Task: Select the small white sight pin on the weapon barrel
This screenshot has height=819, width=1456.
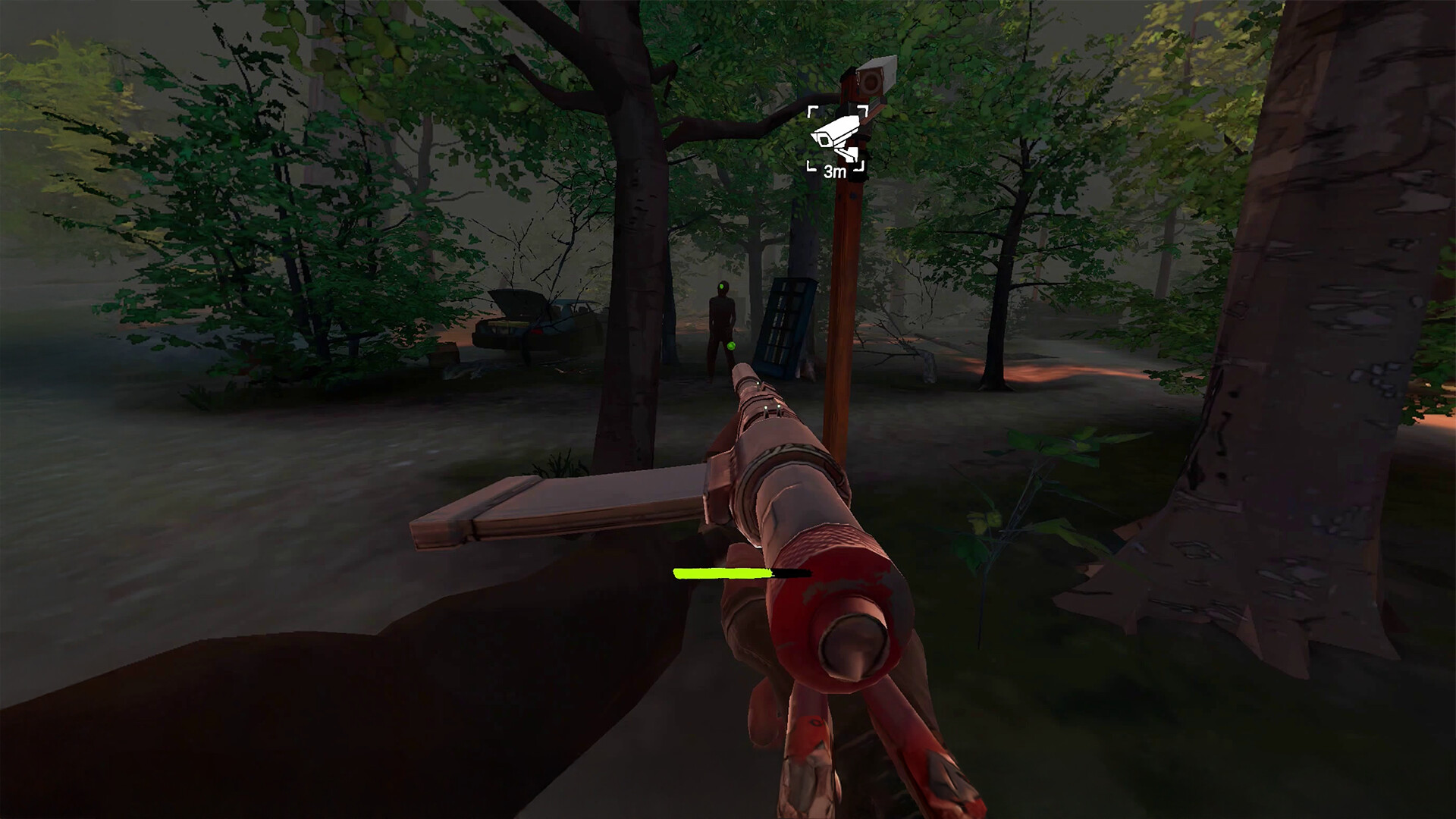Action: [x=758, y=384]
